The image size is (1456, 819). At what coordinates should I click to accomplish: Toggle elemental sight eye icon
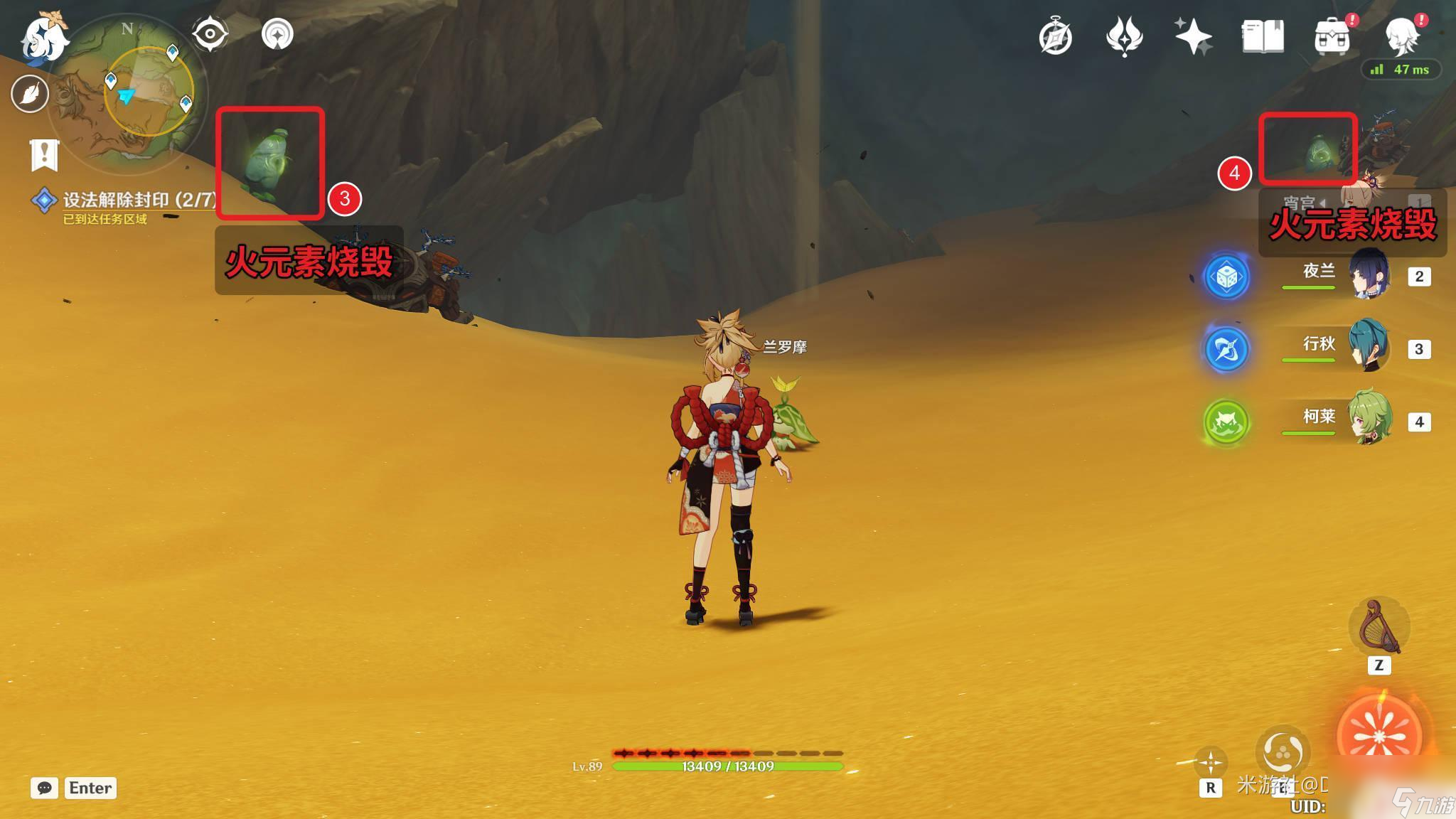pos(210,34)
